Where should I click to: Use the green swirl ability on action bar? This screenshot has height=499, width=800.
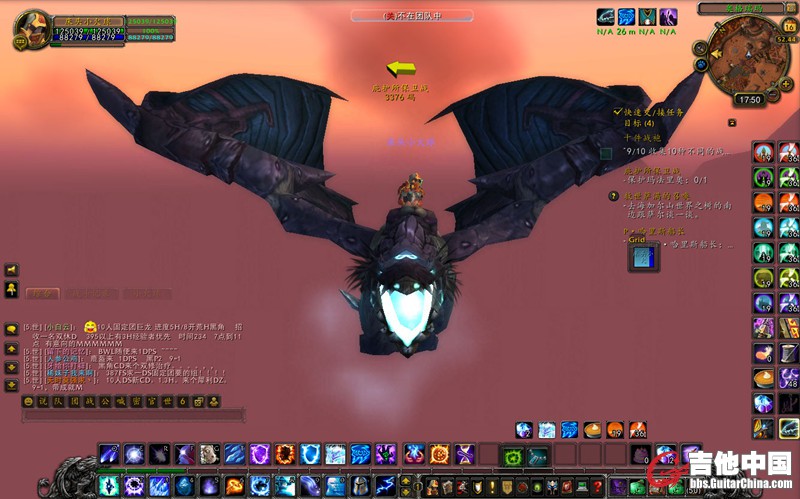coord(512,457)
